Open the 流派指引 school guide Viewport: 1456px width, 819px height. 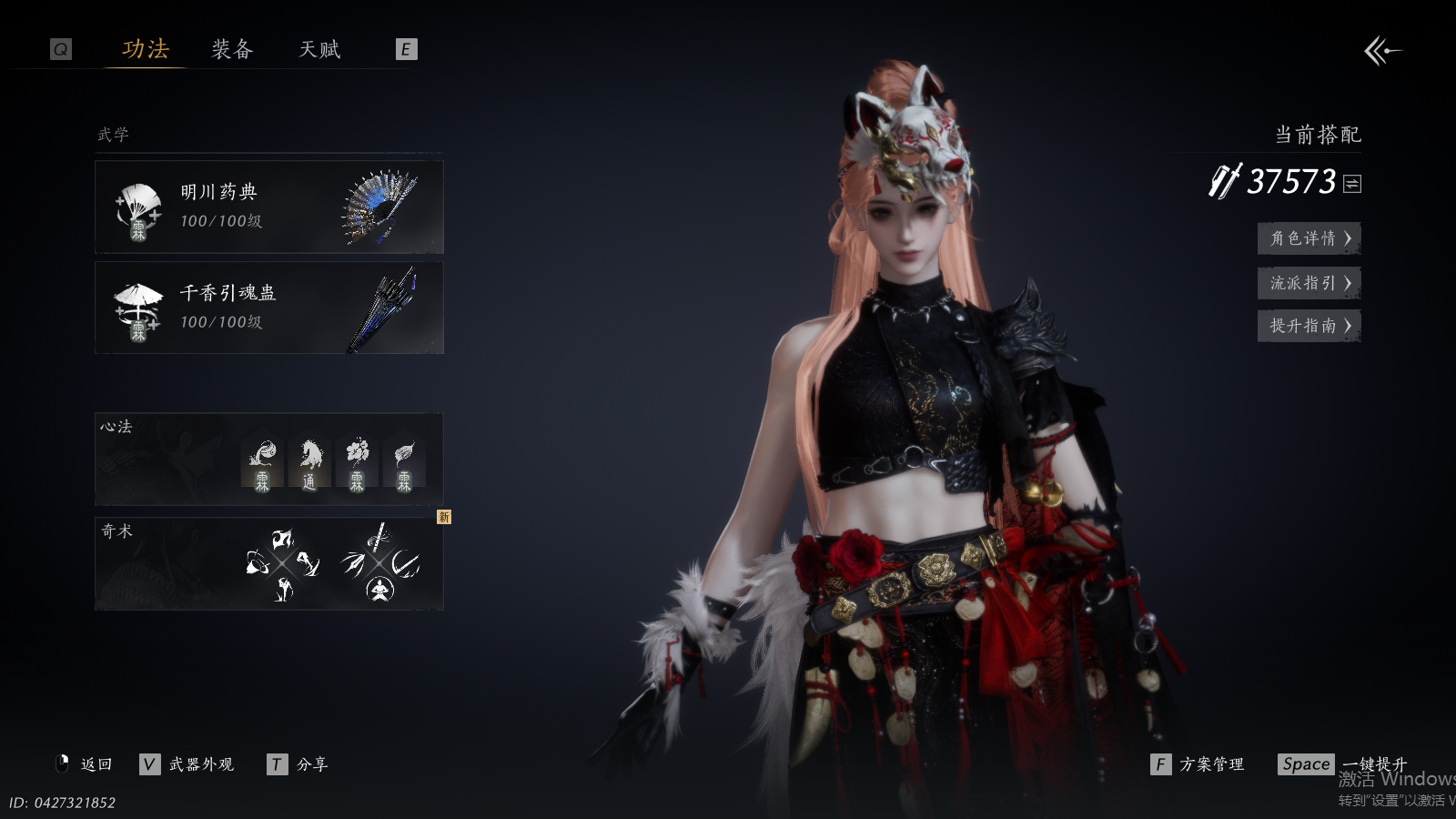click(x=1309, y=283)
